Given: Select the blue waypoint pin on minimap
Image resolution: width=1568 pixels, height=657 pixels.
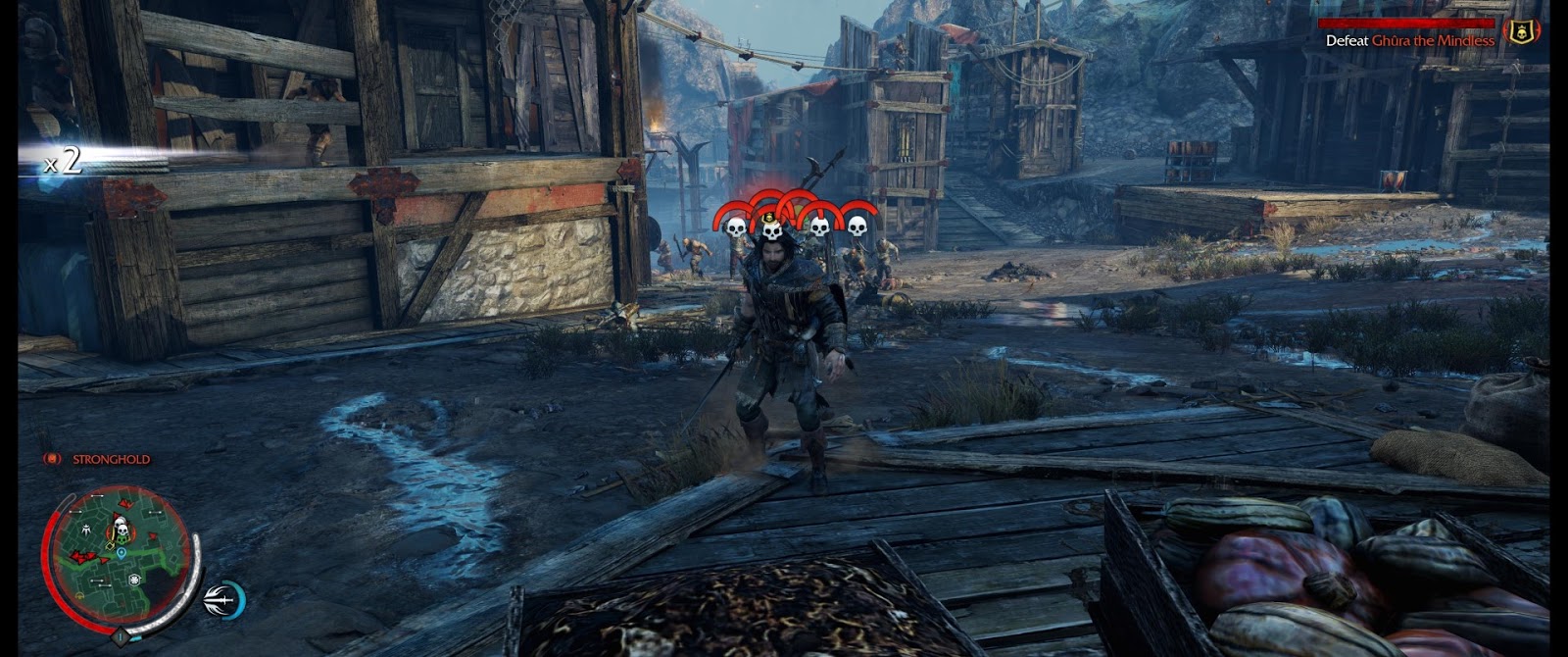Looking at the screenshot, I should pos(122,553).
